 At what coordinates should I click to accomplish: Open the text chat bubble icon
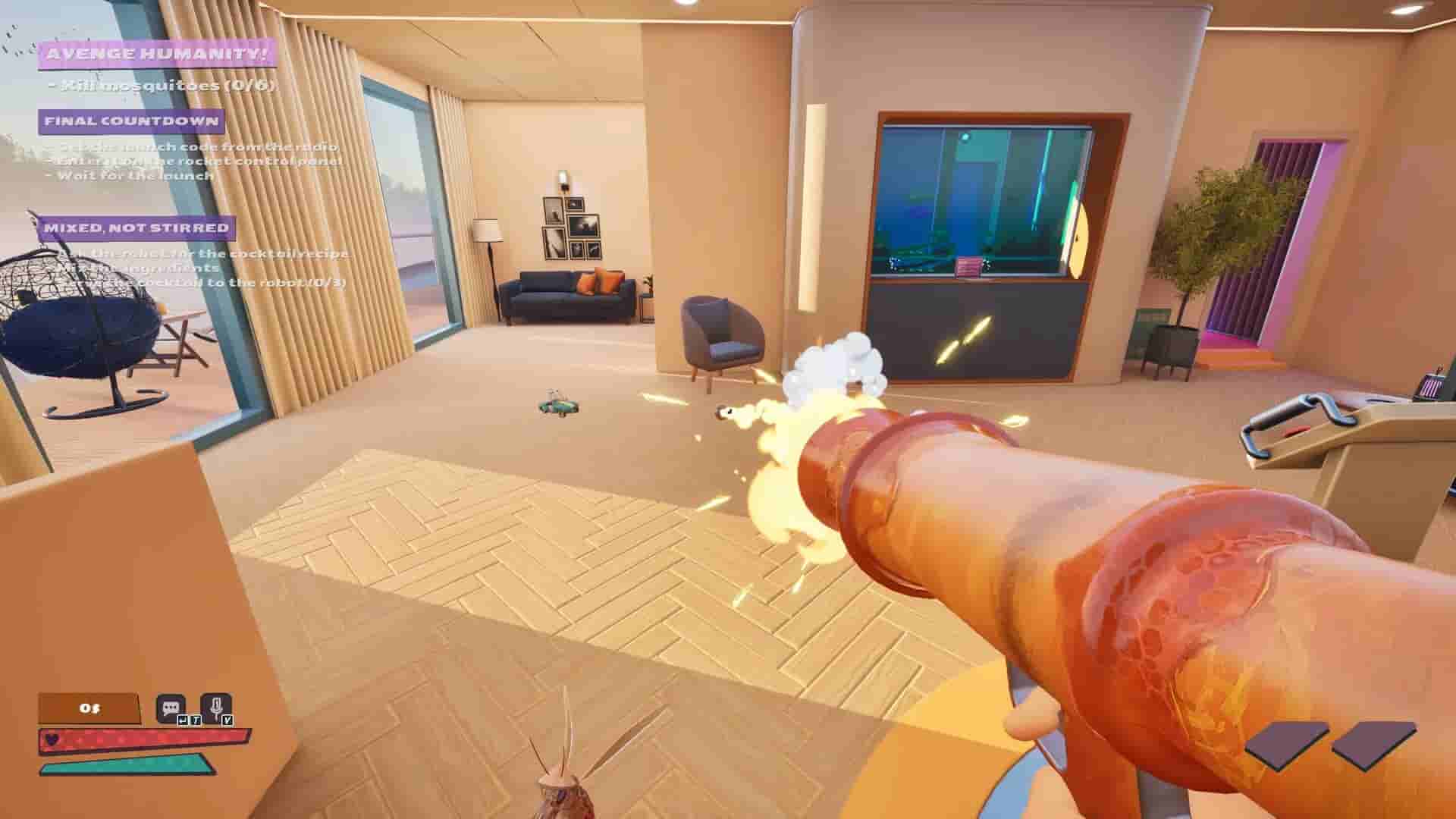click(x=171, y=708)
